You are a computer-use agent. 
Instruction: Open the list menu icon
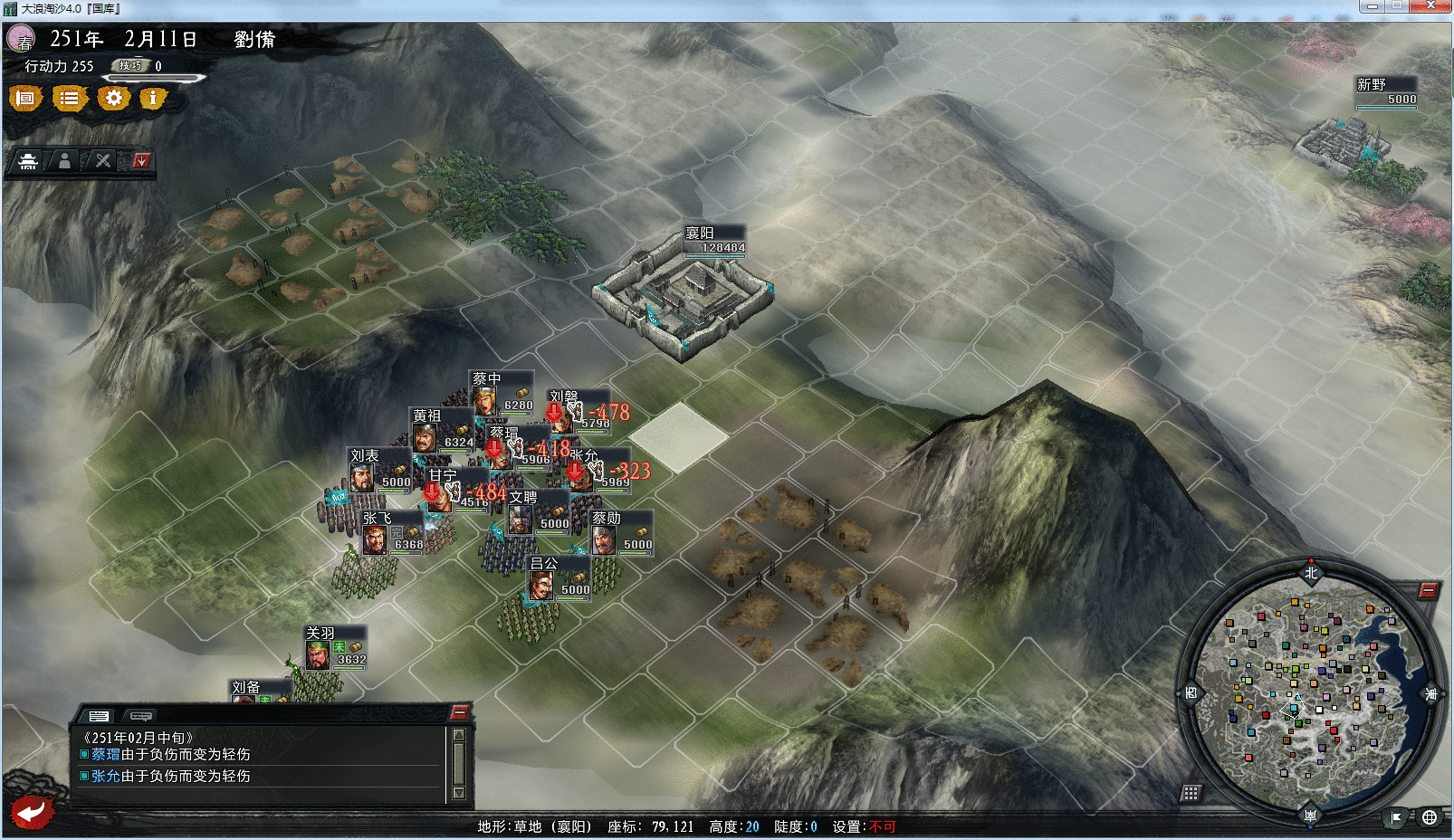69,98
